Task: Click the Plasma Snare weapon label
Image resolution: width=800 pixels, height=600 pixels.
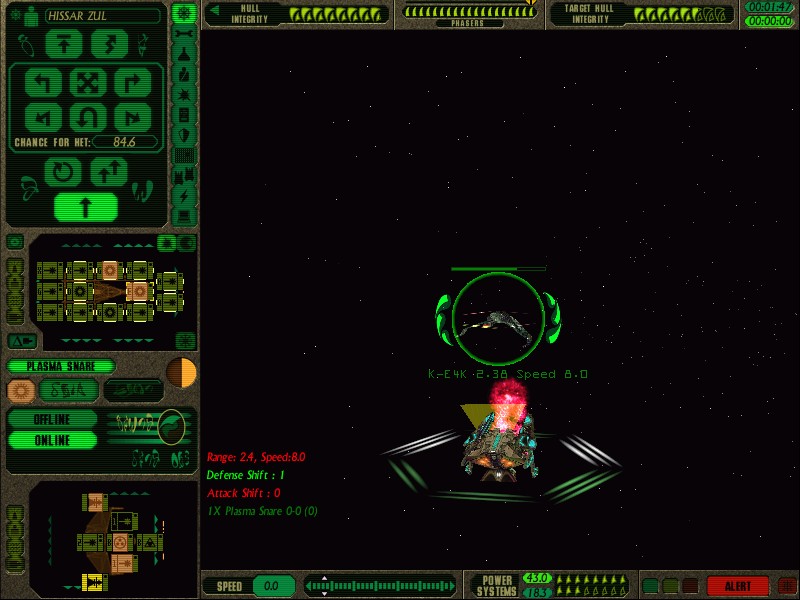Action: click(x=62, y=367)
